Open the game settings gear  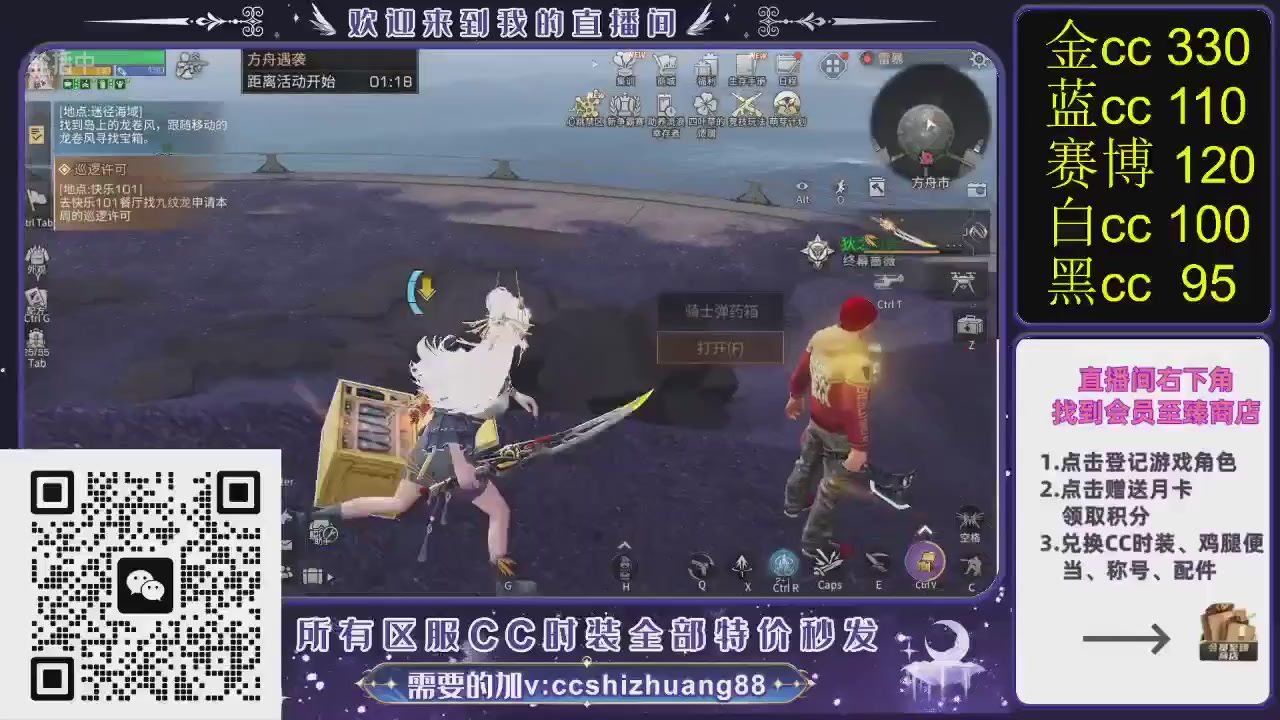tap(978, 60)
